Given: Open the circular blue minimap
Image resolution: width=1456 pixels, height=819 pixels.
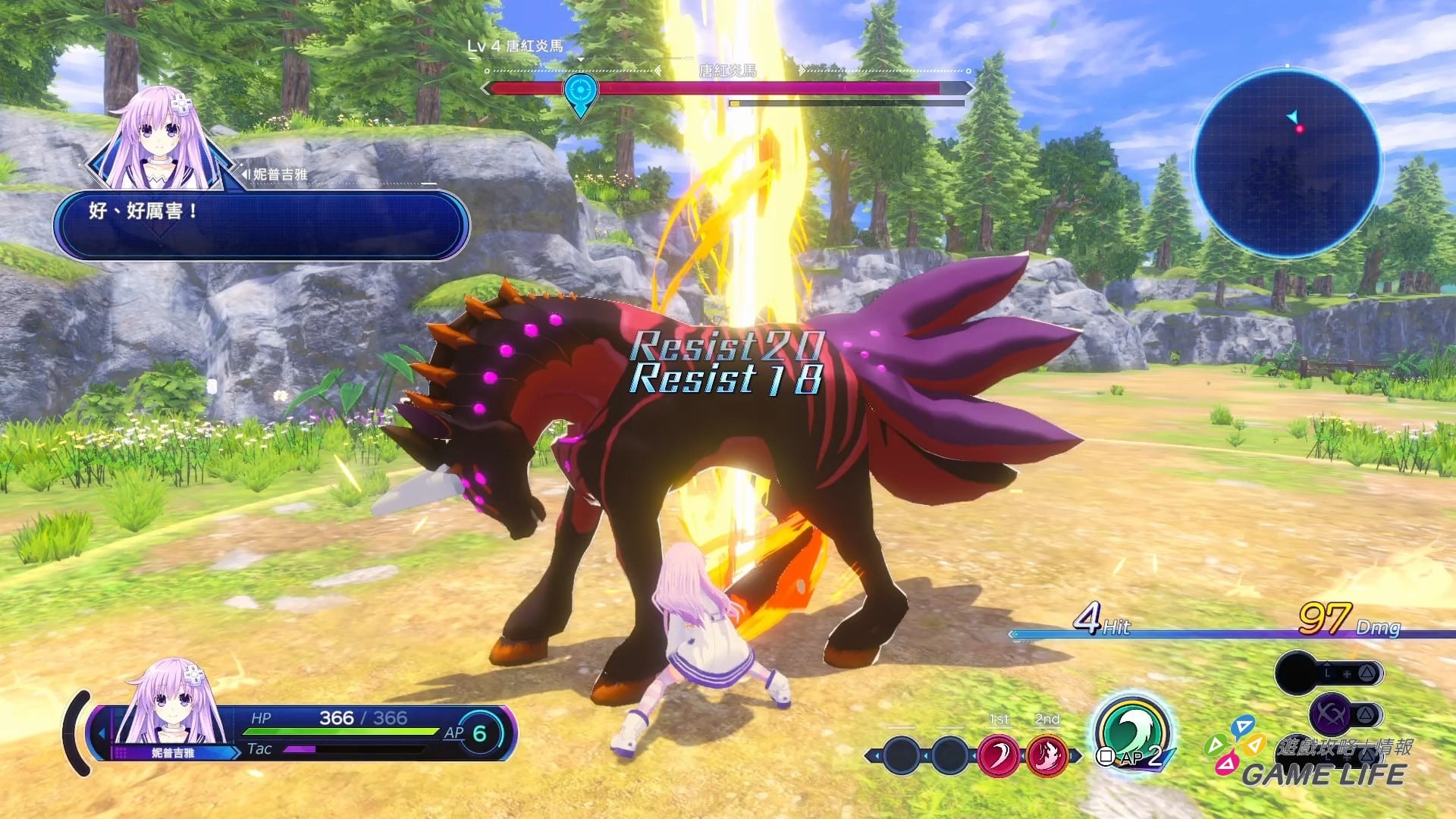Looking at the screenshot, I should point(1287,162).
